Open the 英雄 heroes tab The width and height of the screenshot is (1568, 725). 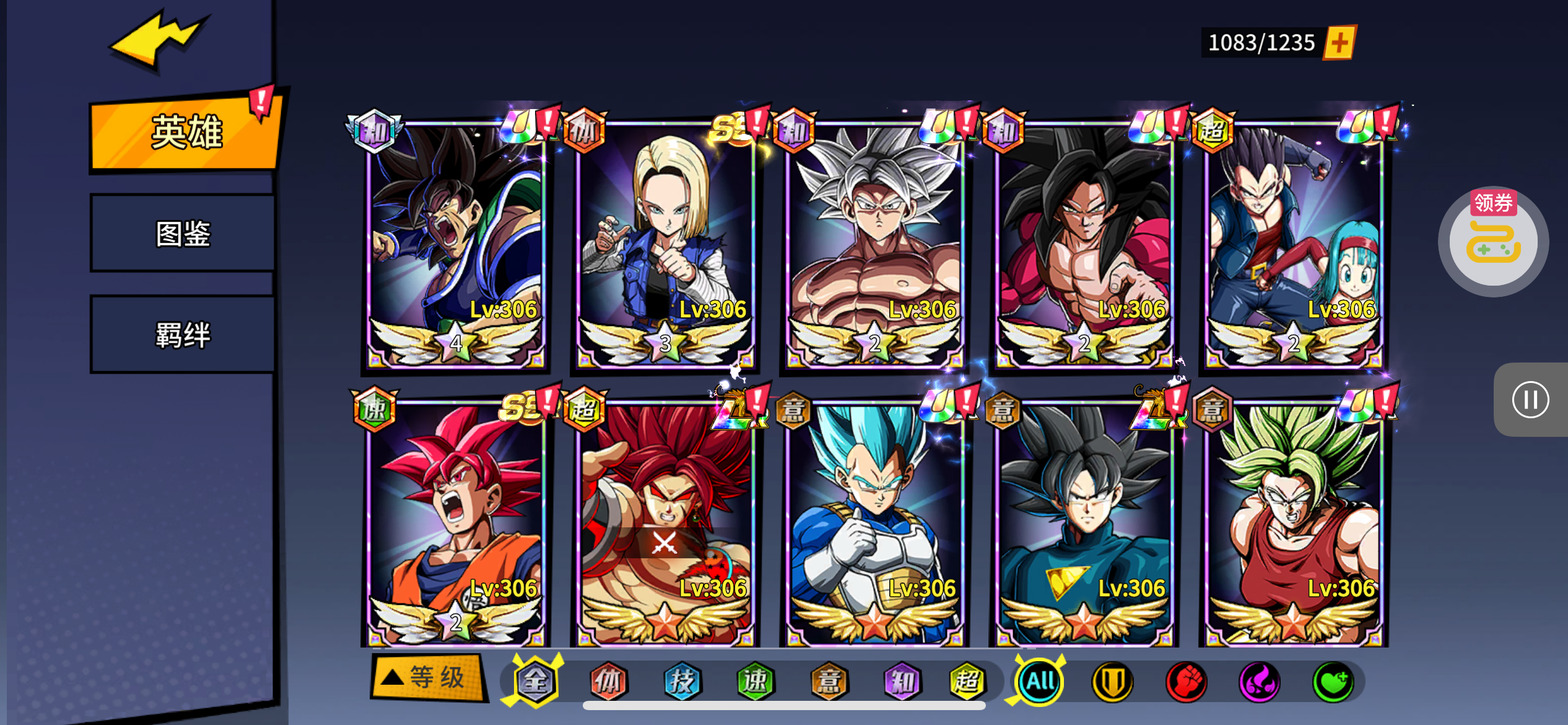pyautogui.click(x=186, y=132)
